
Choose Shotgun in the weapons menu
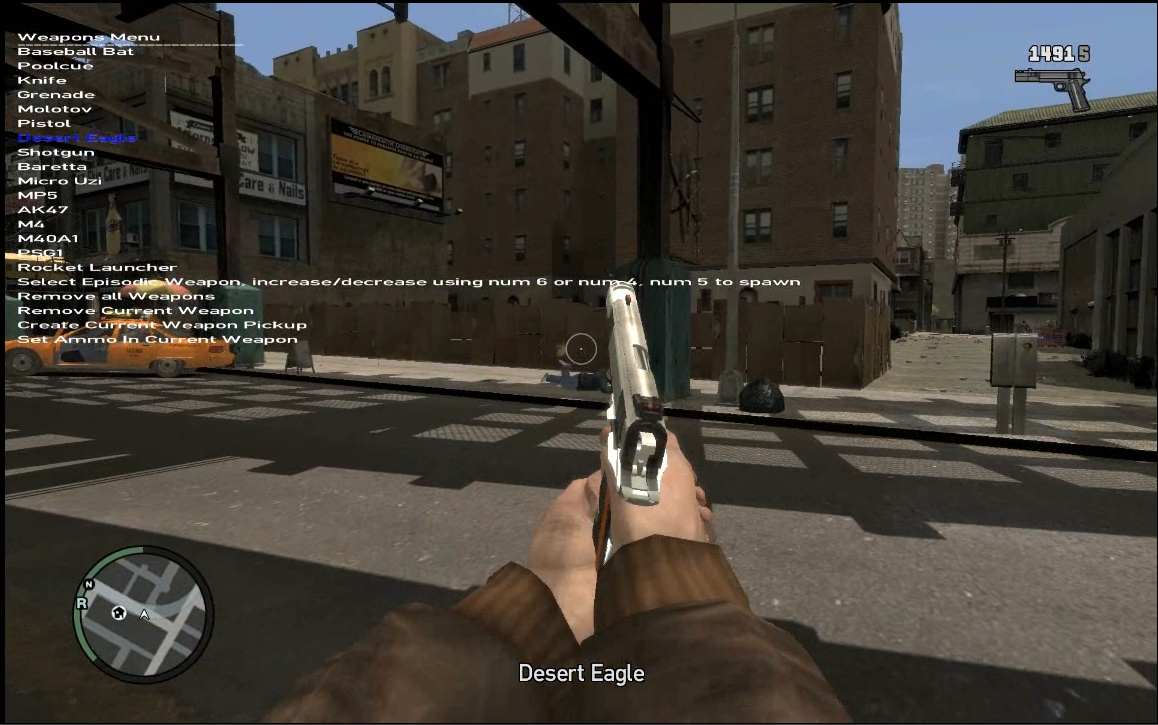56,153
